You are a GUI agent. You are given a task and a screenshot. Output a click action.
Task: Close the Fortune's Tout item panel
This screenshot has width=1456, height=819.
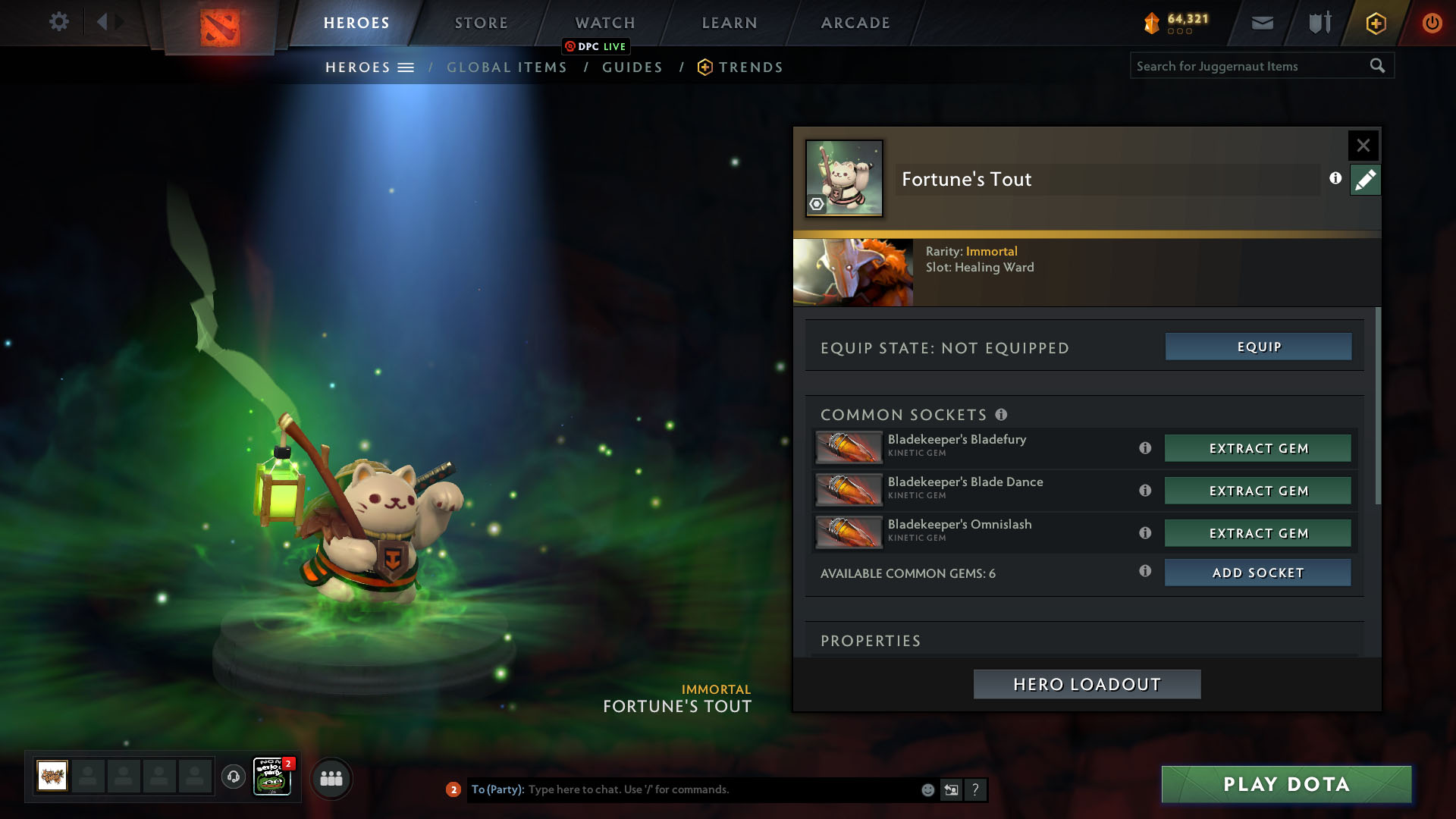(x=1363, y=145)
